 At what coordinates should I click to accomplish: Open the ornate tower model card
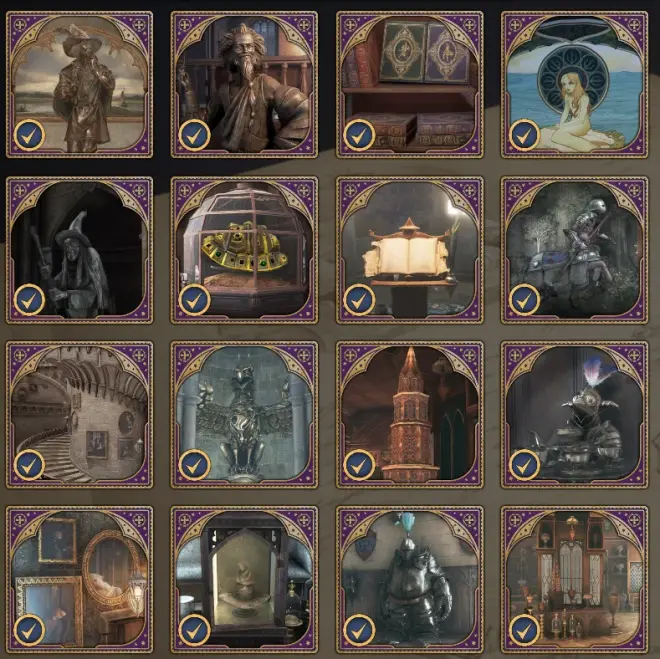409,415
